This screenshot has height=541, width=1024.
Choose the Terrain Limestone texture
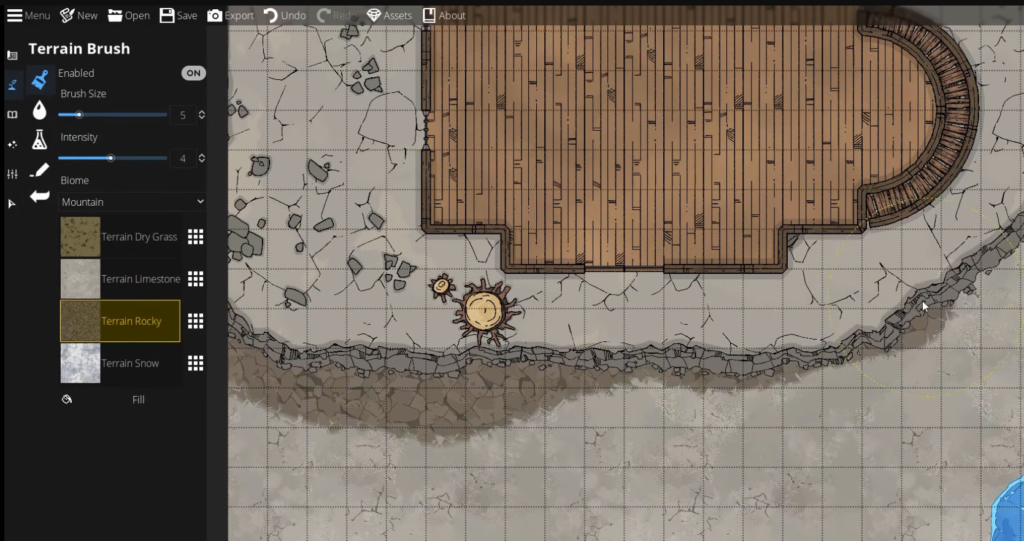coord(120,279)
